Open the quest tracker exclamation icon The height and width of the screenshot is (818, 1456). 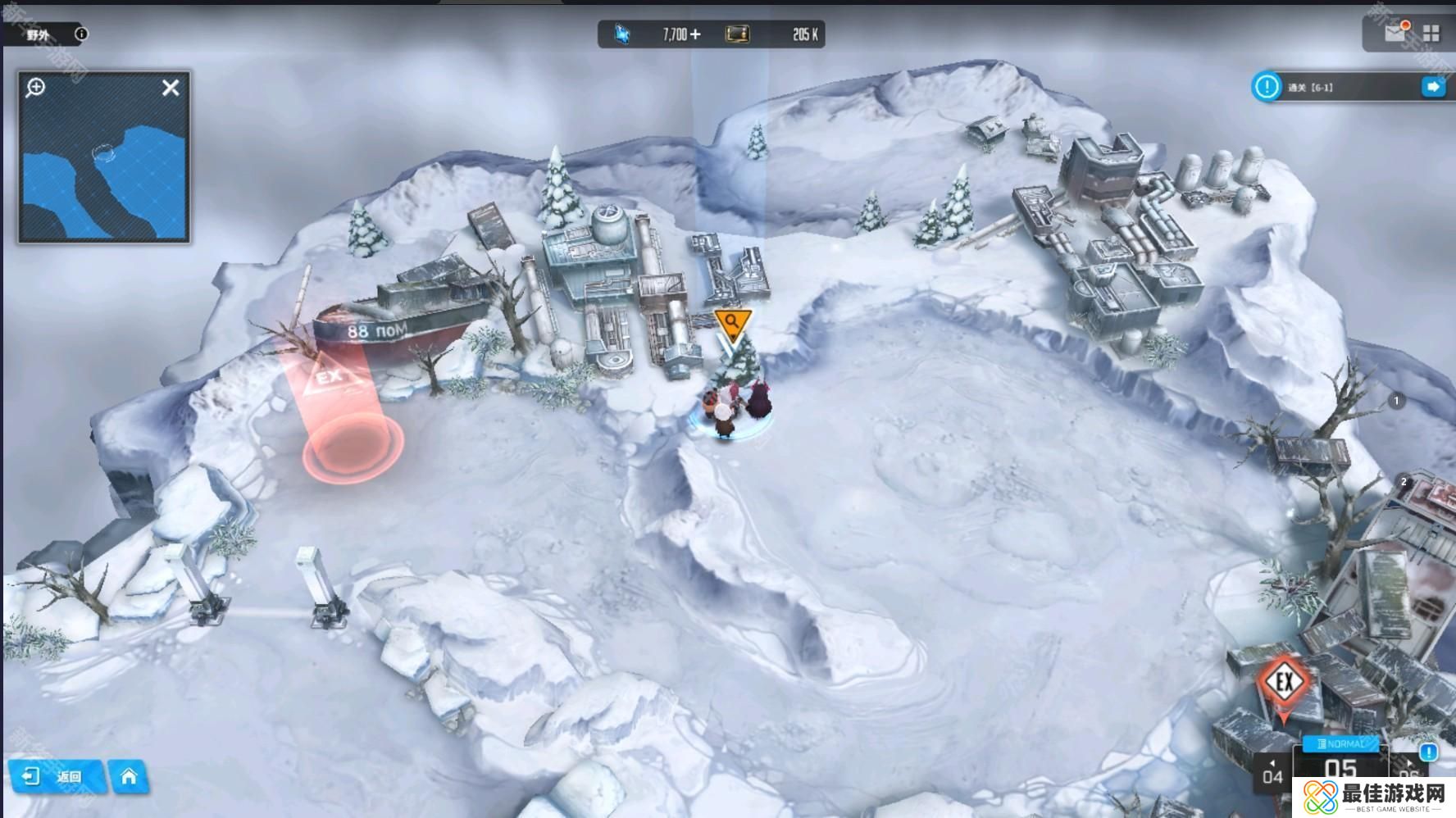1267,86
